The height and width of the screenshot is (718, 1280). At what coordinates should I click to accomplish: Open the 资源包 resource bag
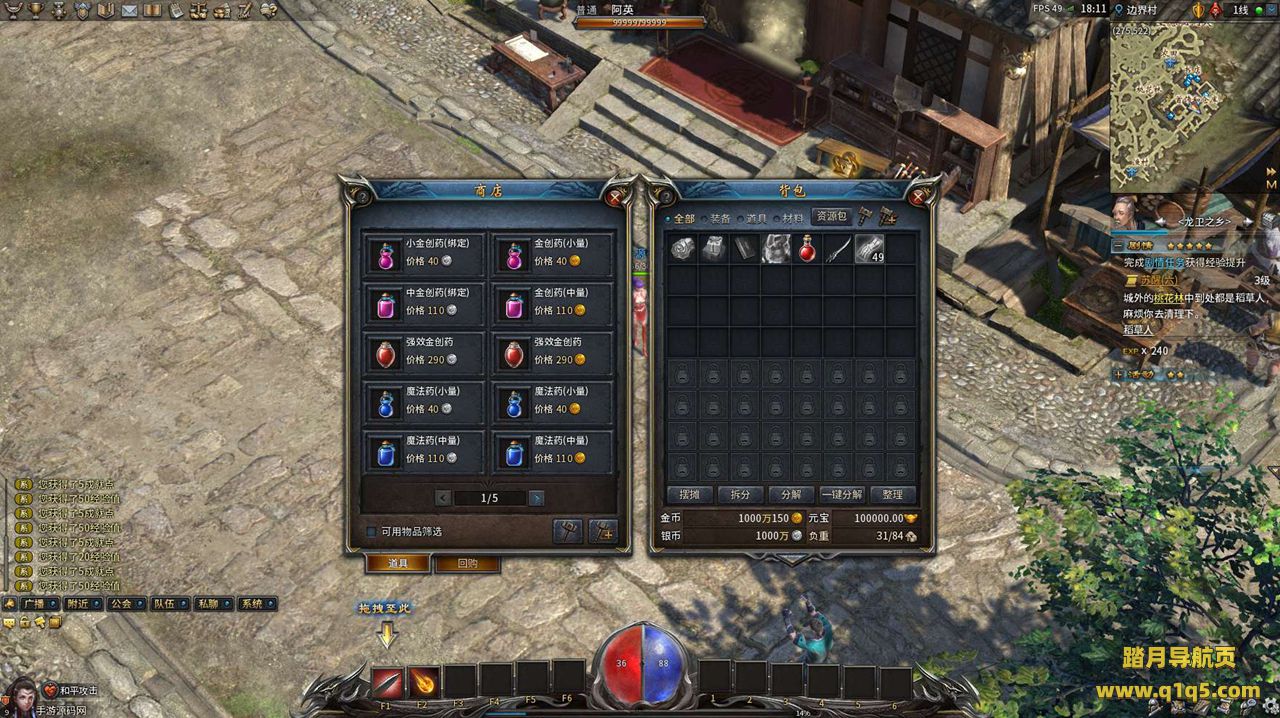(831, 216)
